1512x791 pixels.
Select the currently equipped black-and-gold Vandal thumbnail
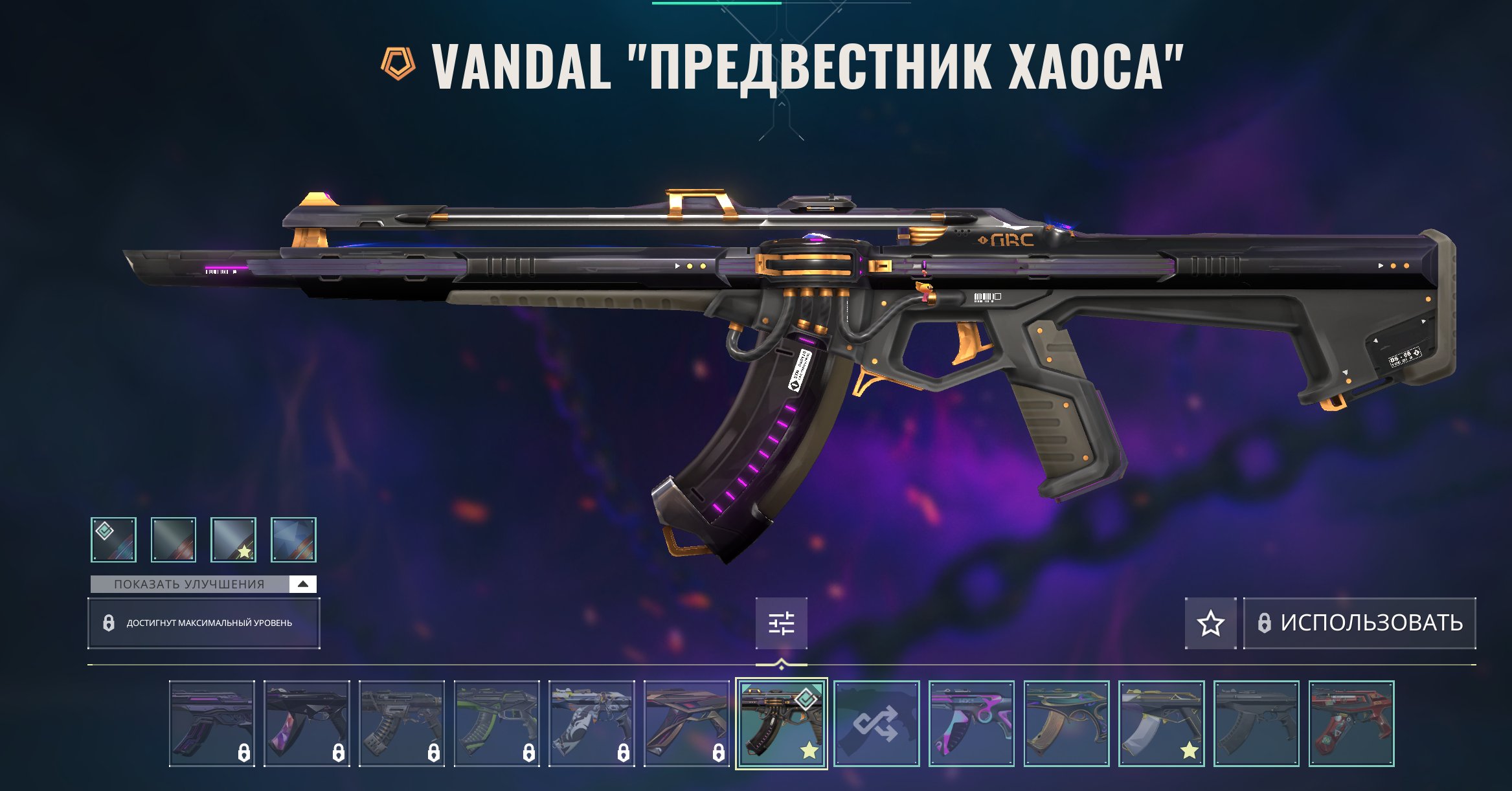coord(781,723)
